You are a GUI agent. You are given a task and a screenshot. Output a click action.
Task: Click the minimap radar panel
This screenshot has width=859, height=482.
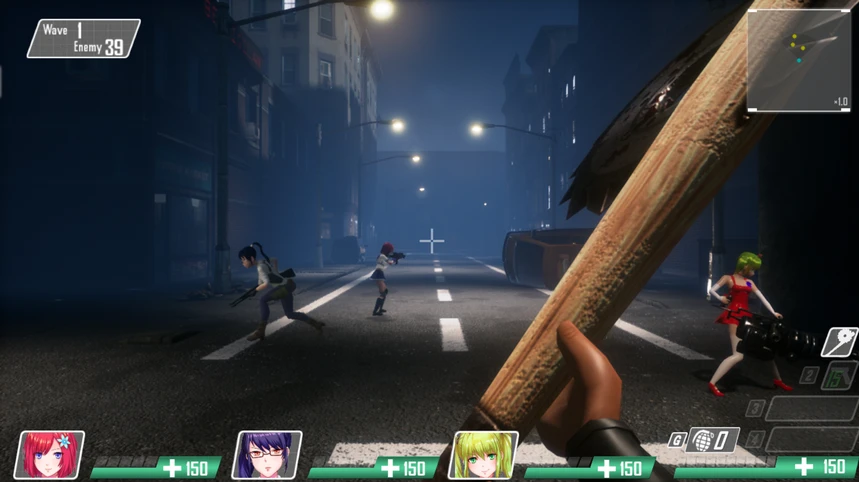(x=799, y=61)
